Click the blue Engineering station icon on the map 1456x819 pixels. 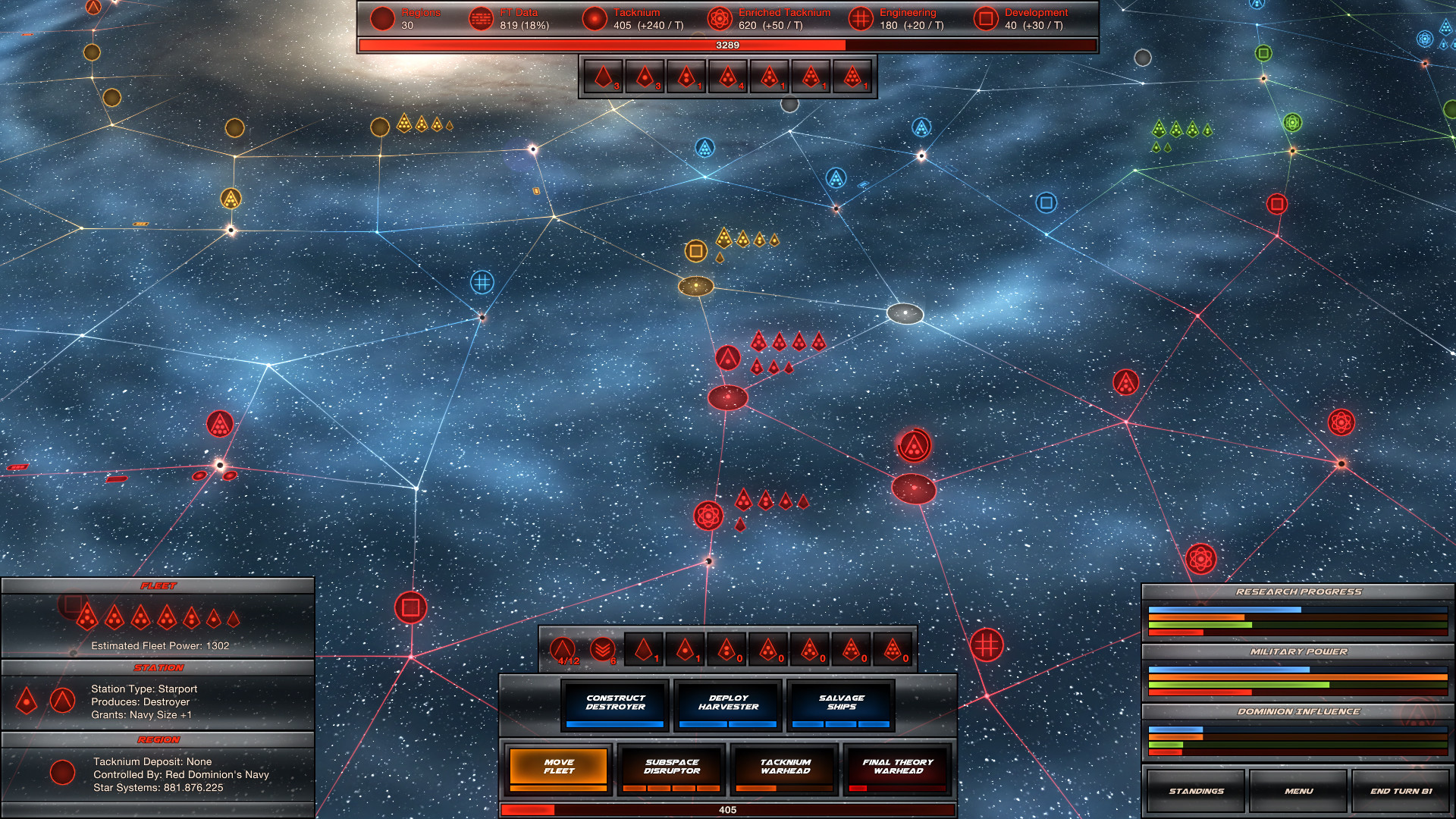pyautogui.click(x=482, y=282)
